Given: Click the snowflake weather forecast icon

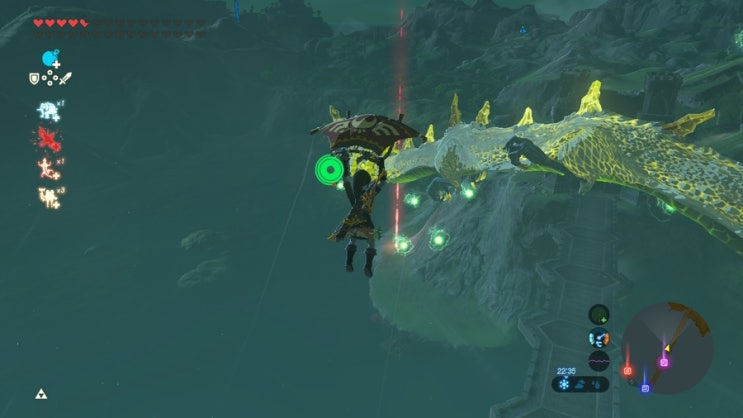Looking at the screenshot, I should click(x=565, y=384).
